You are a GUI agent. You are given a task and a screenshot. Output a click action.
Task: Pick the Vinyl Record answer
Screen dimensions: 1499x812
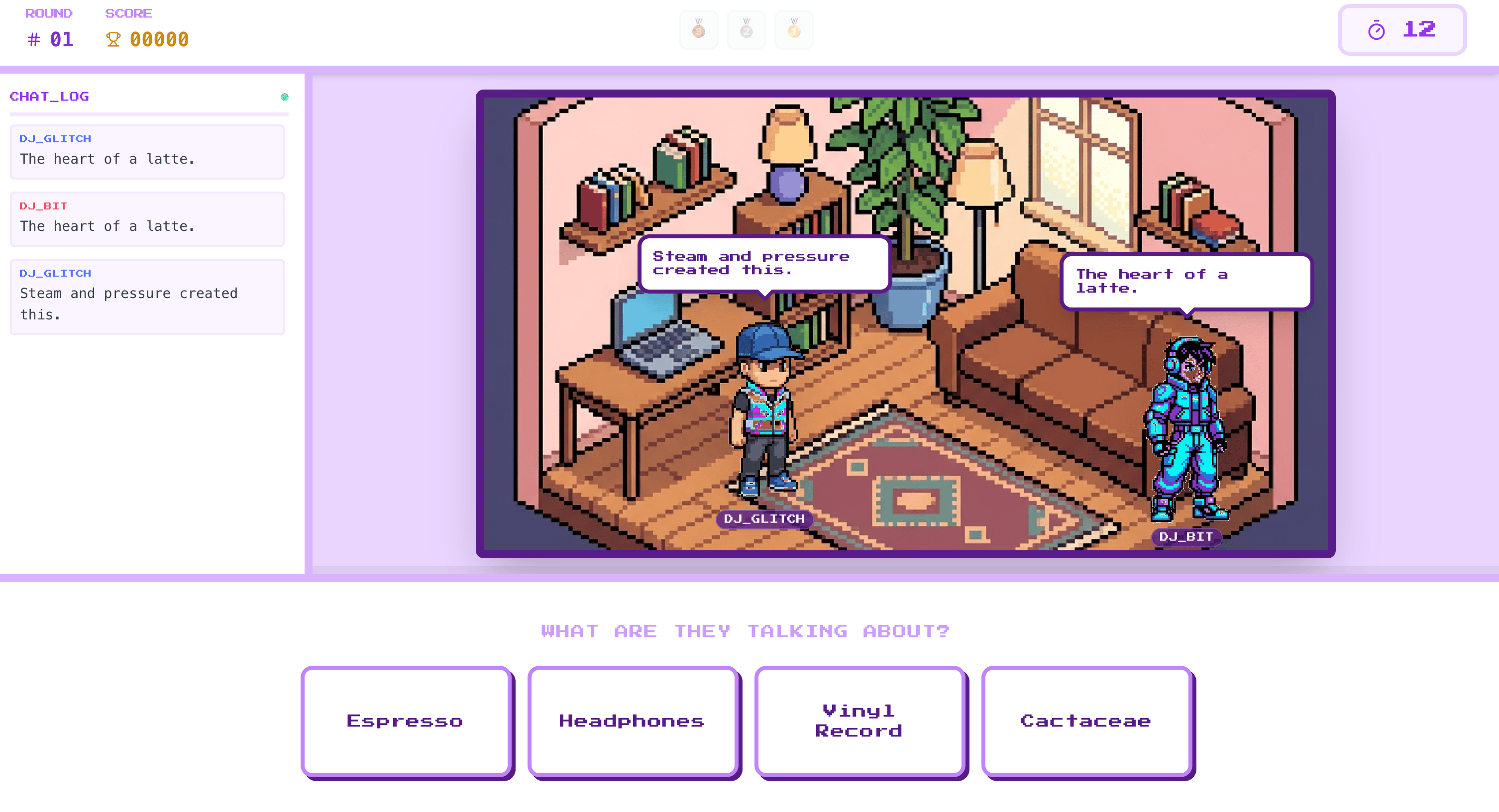[859, 720]
